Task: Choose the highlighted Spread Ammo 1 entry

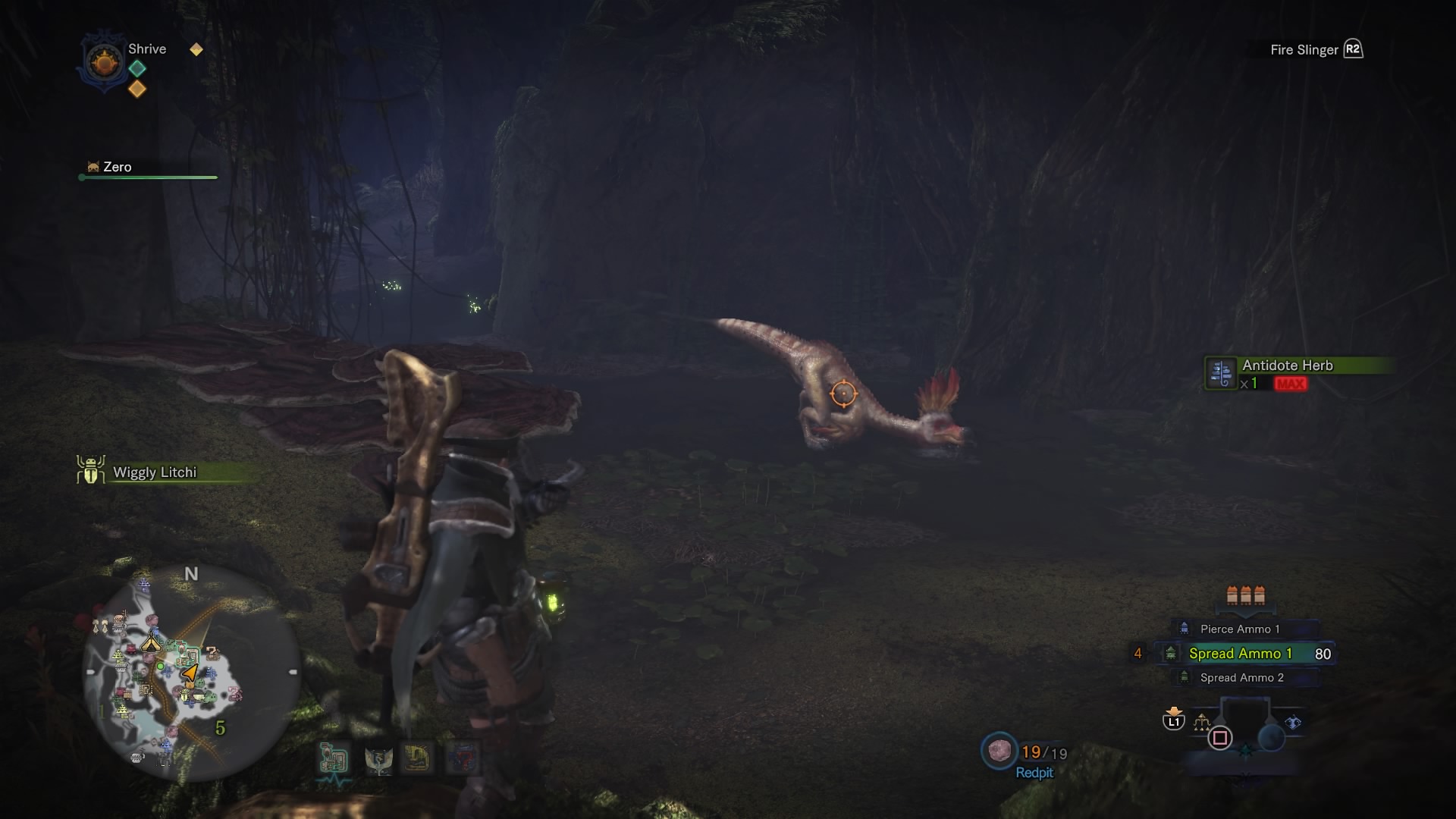Action: [x=1240, y=654]
